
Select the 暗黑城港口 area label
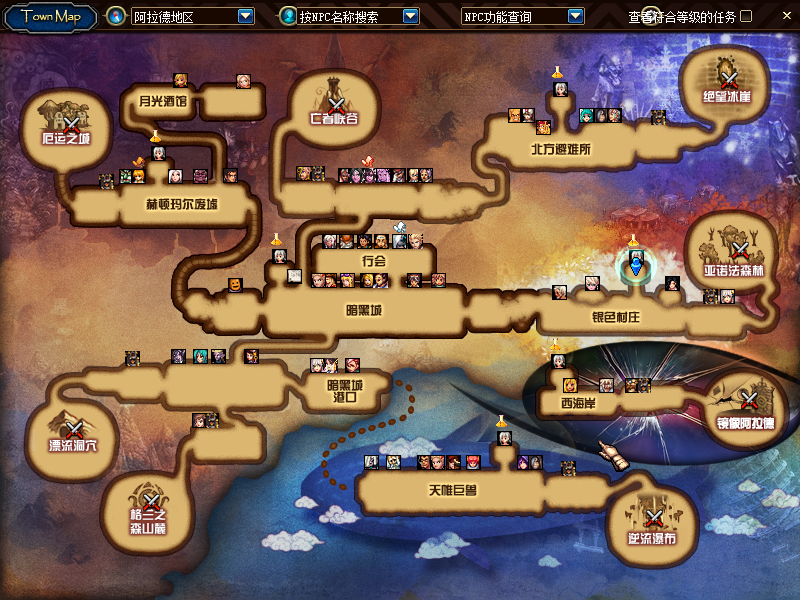[x=346, y=390]
